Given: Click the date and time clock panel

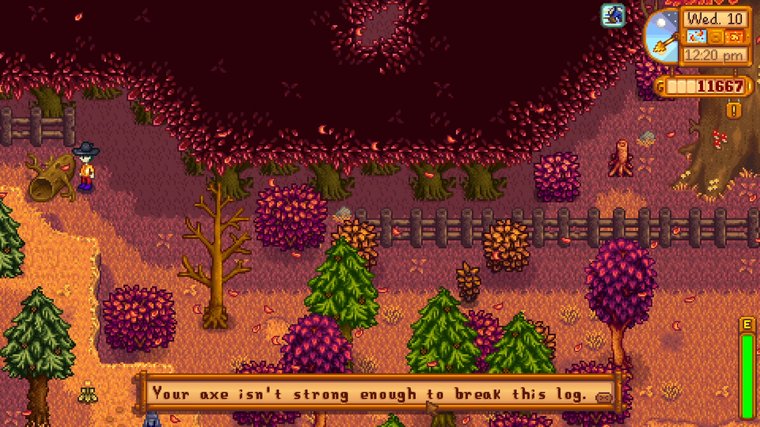Looking at the screenshot, I should (x=714, y=37).
